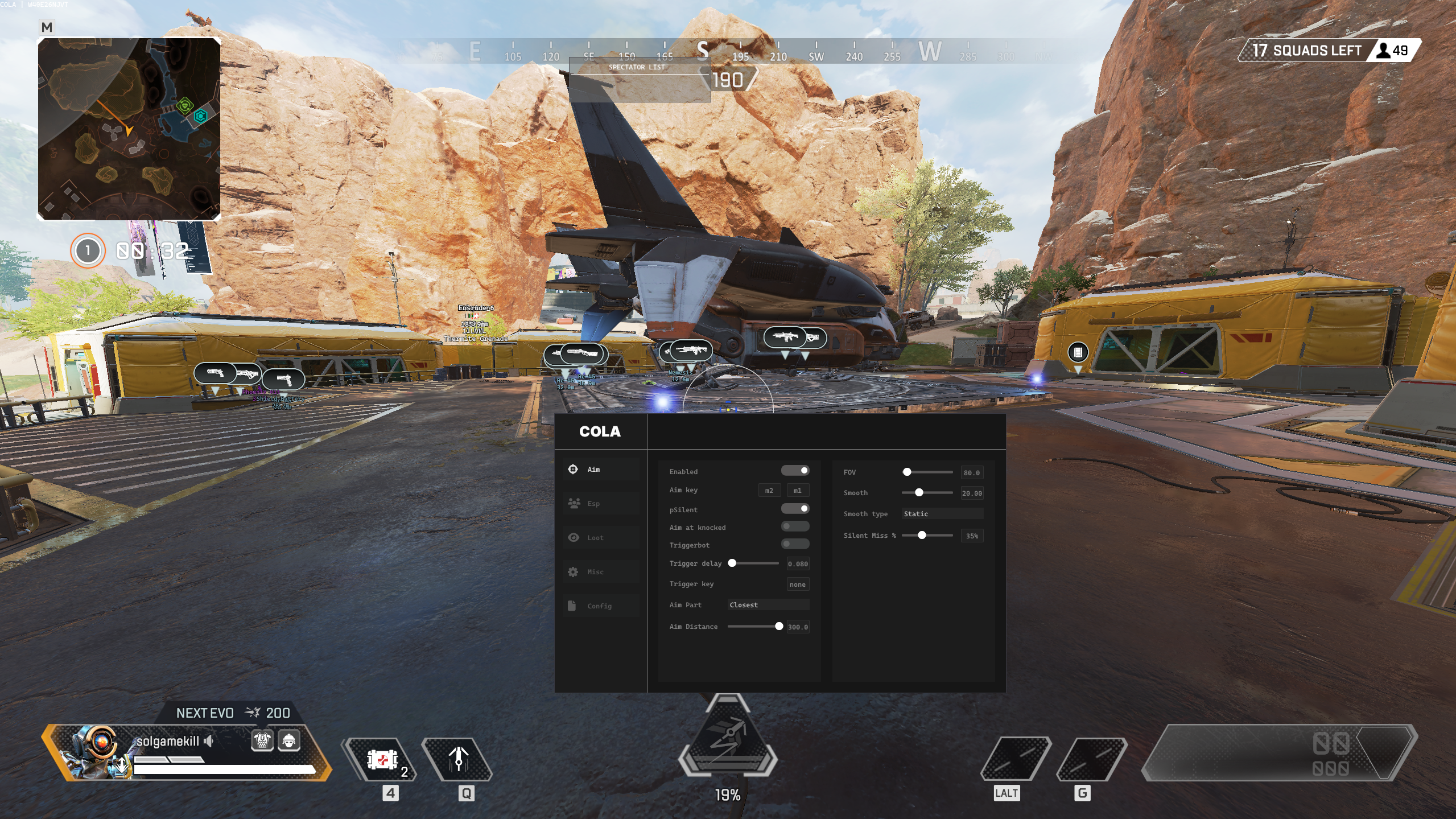1456x819 pixels.
Task: Select the ordnance slot labeled G
Action: 1091,759
